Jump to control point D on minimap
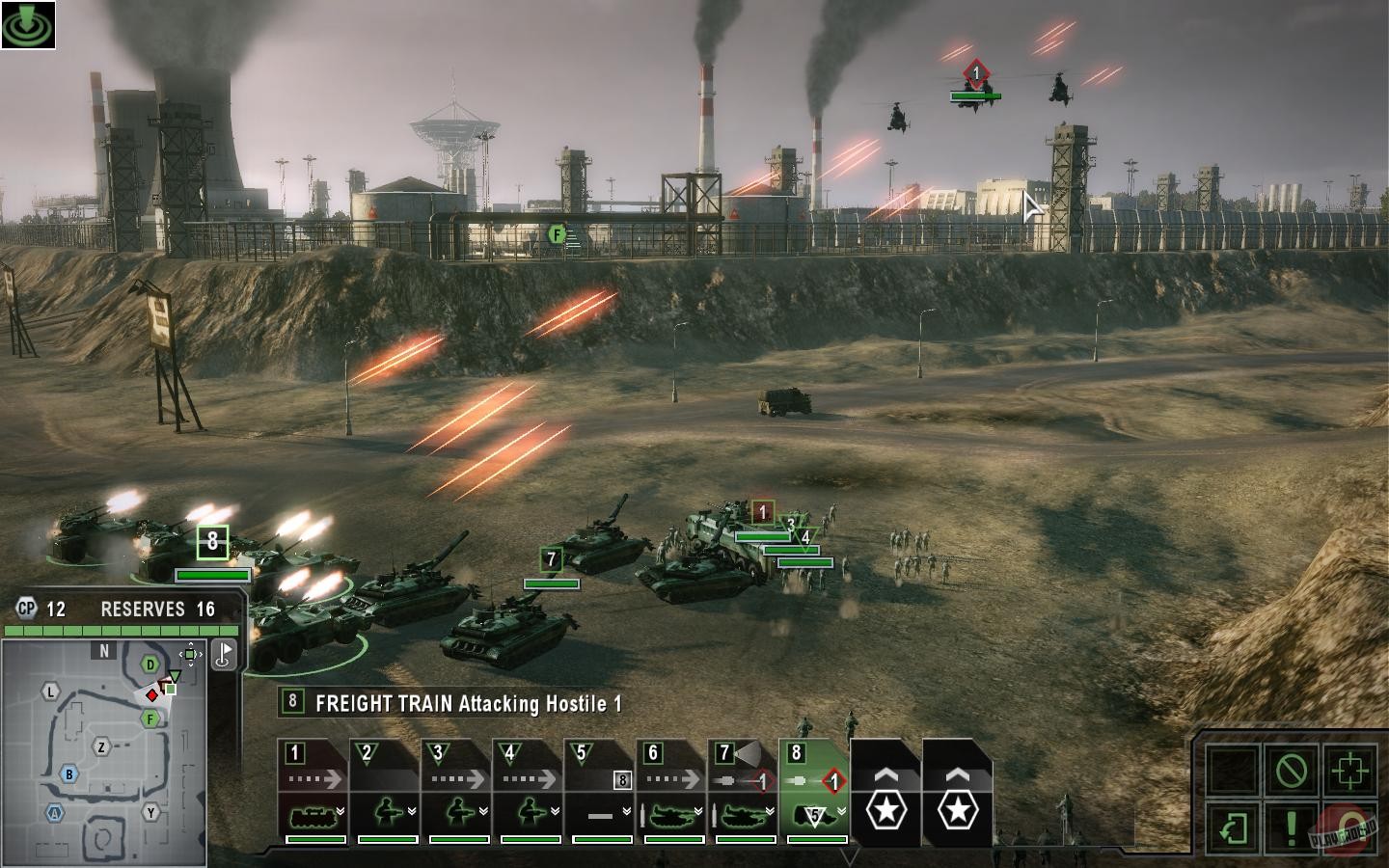 click(150, 665)
